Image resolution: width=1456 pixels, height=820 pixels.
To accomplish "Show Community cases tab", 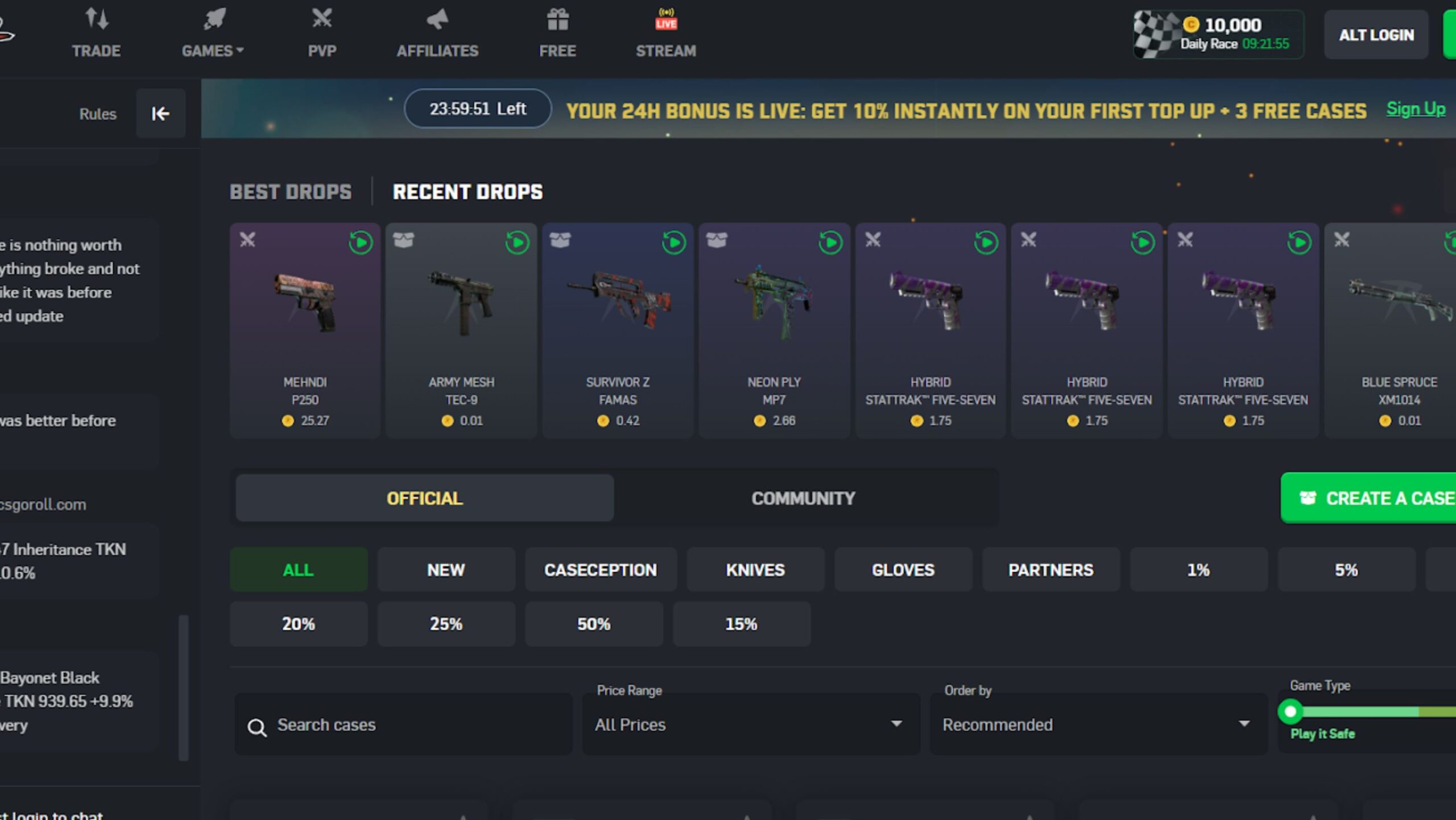I will coord(803,498).
